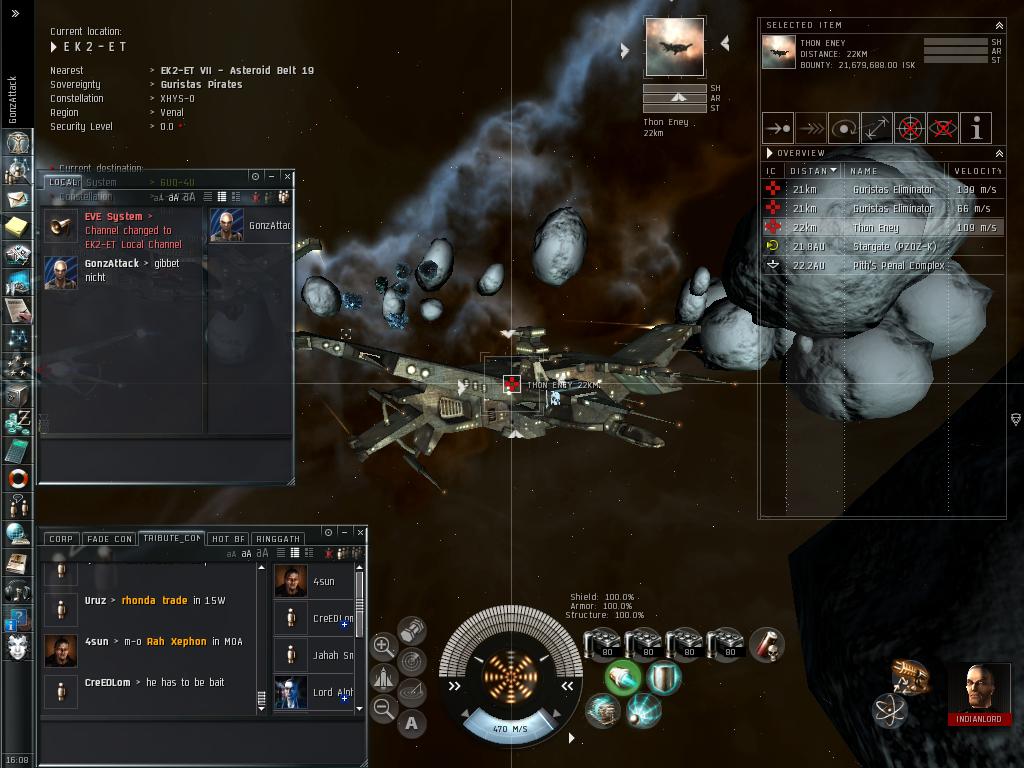Close the Local chat window

pos(287,176)
